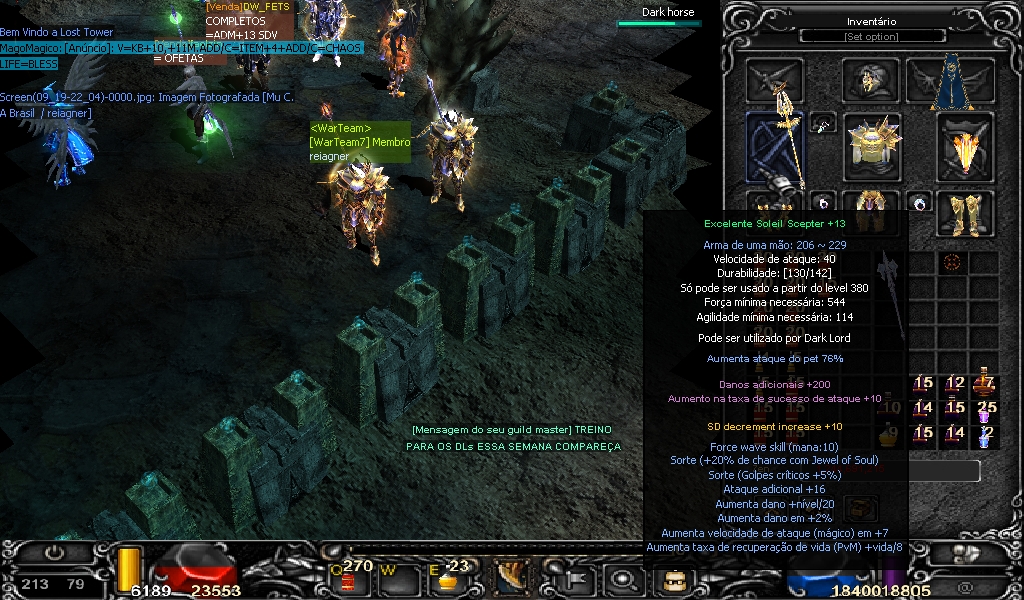Open the character face button

click(670, 578)
